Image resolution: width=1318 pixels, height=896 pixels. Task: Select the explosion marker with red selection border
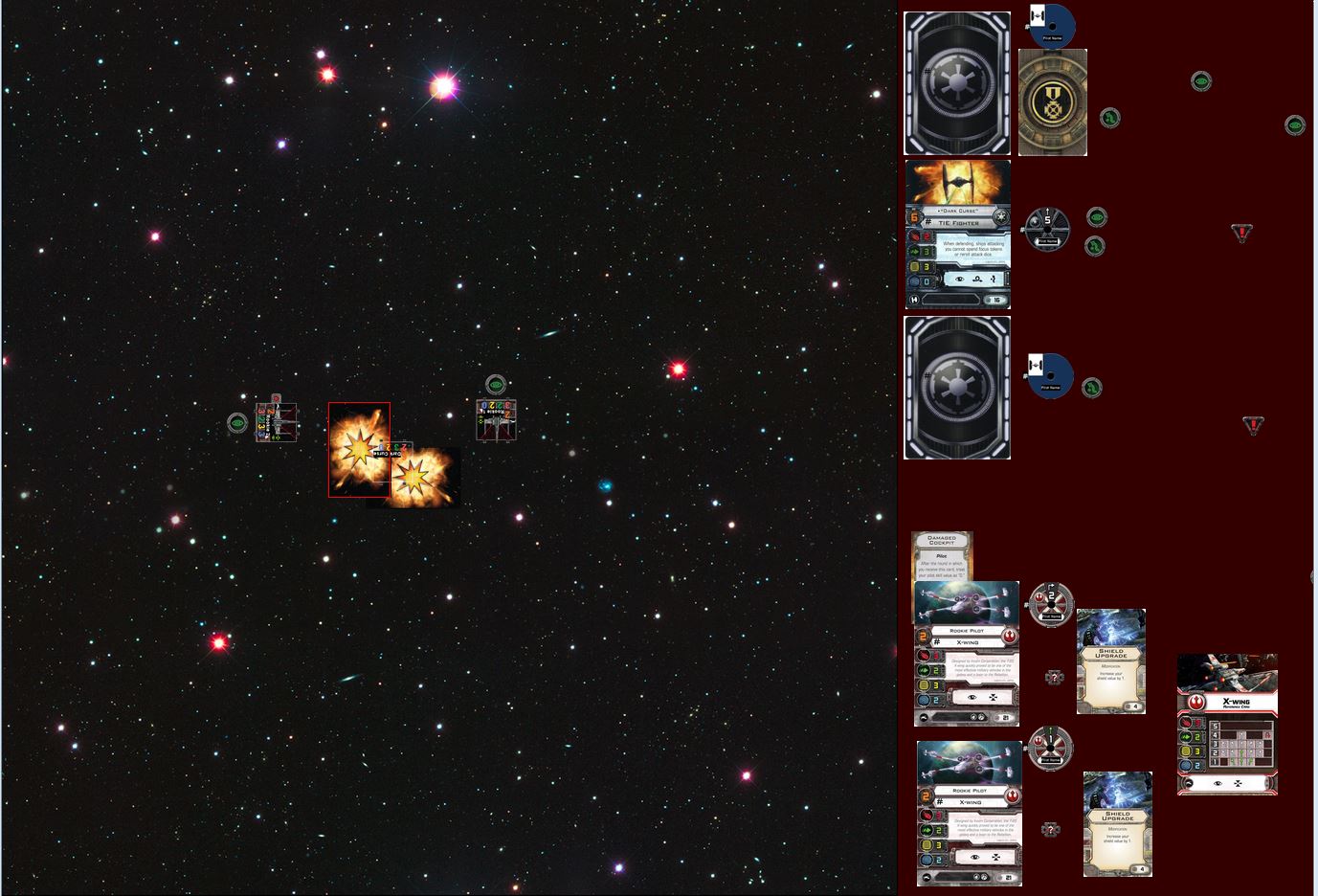[x=359, y=450]
